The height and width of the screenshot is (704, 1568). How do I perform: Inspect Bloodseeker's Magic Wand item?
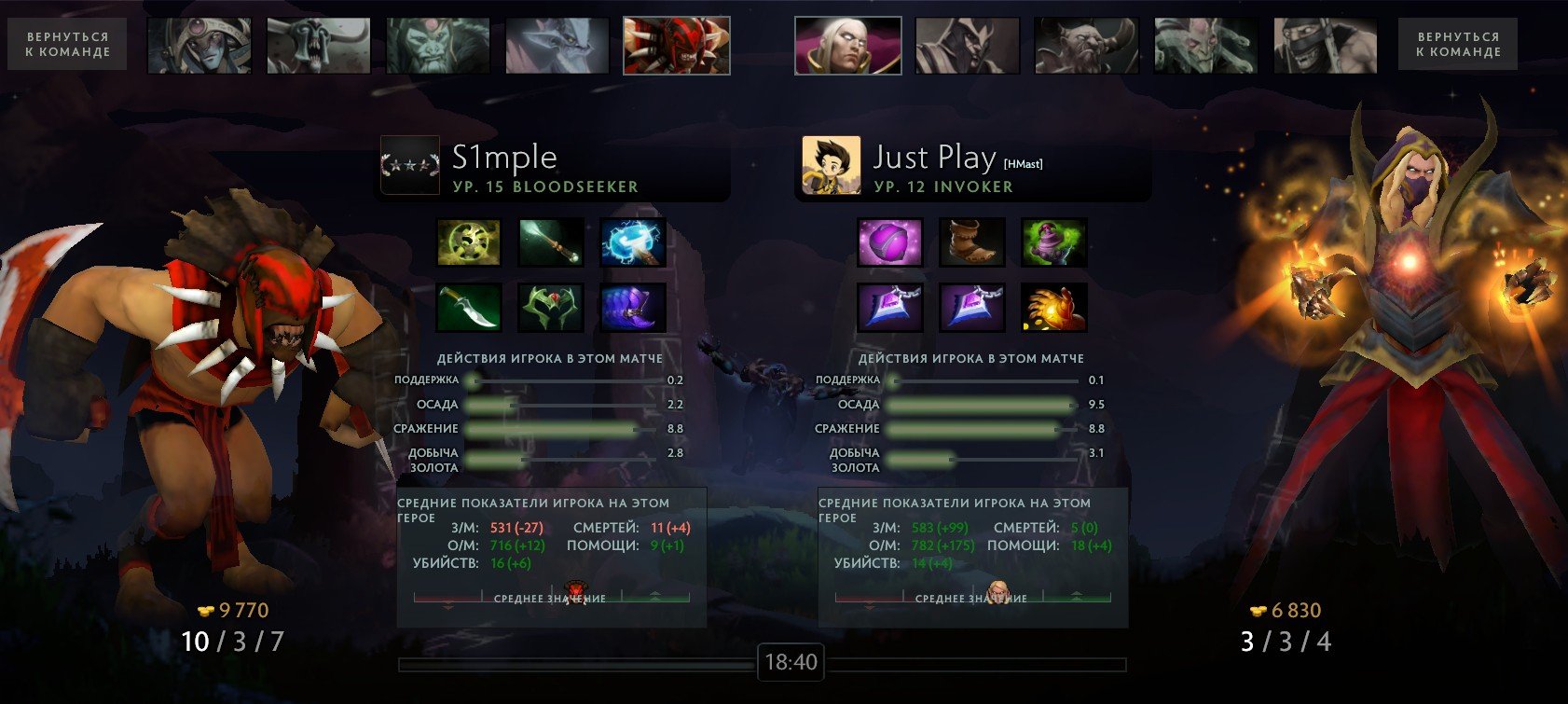tap(551, 242)
